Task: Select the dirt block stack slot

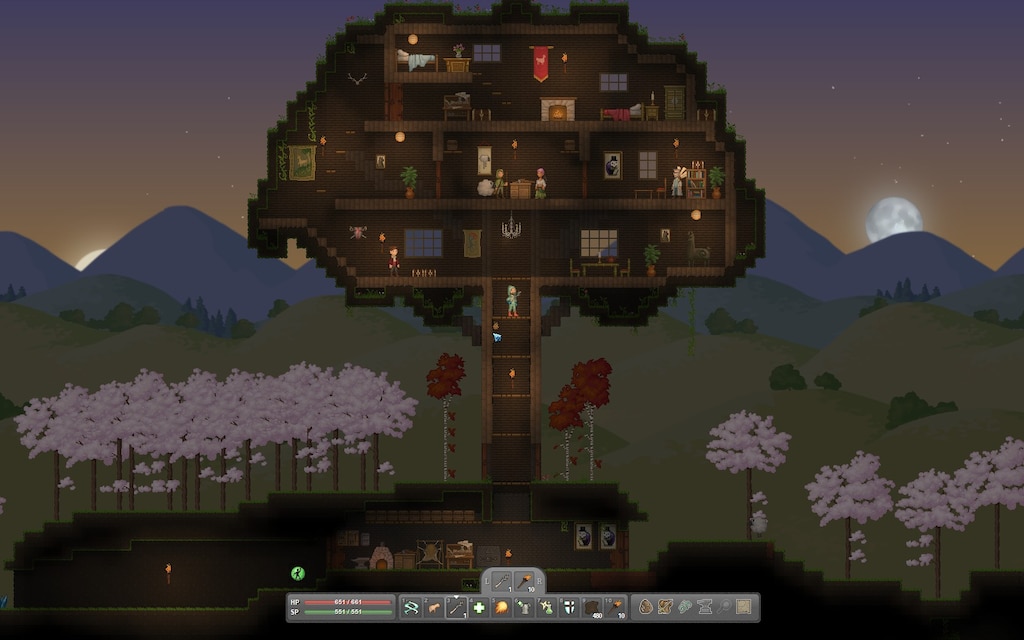Action: (x=594, y=607)
